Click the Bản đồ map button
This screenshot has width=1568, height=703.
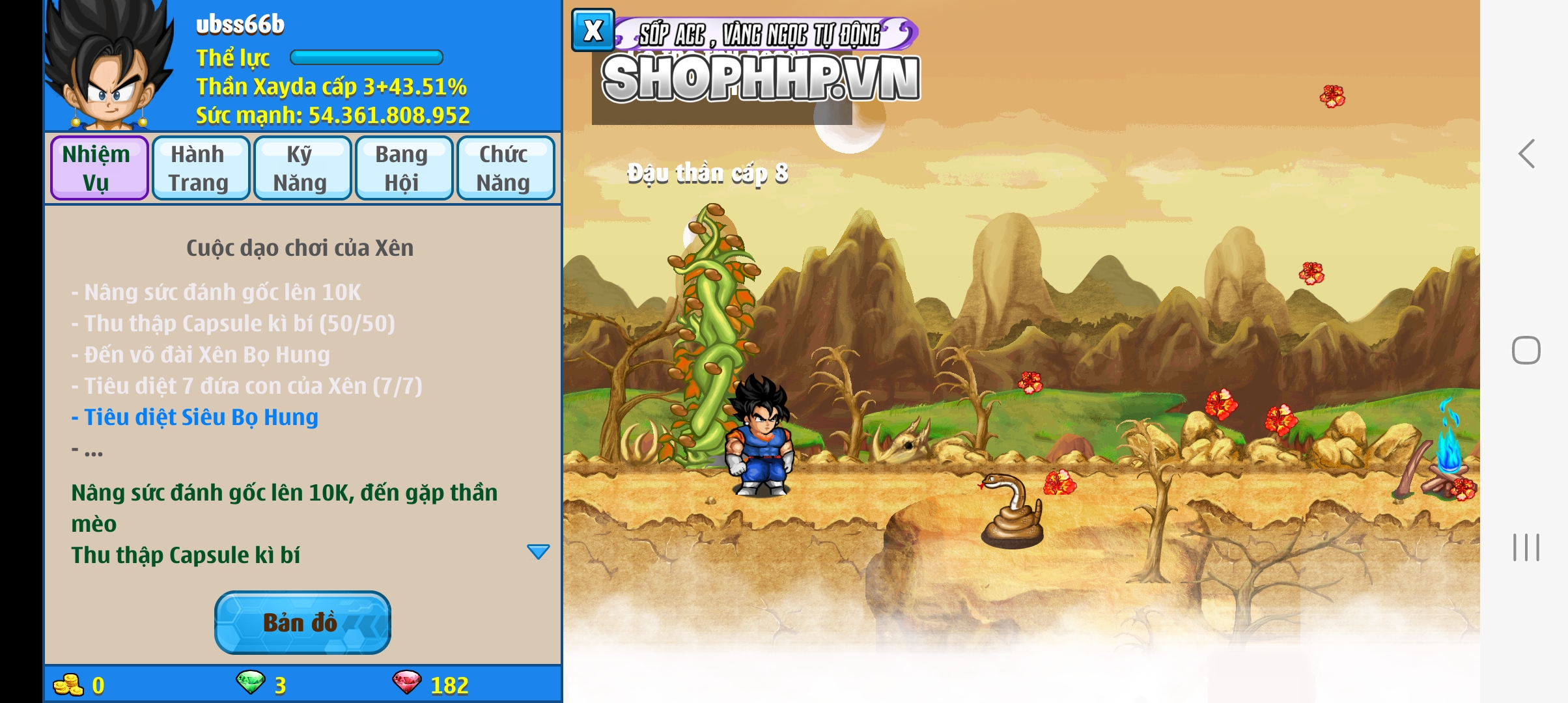pyautogui.click(x=302, y=622)
